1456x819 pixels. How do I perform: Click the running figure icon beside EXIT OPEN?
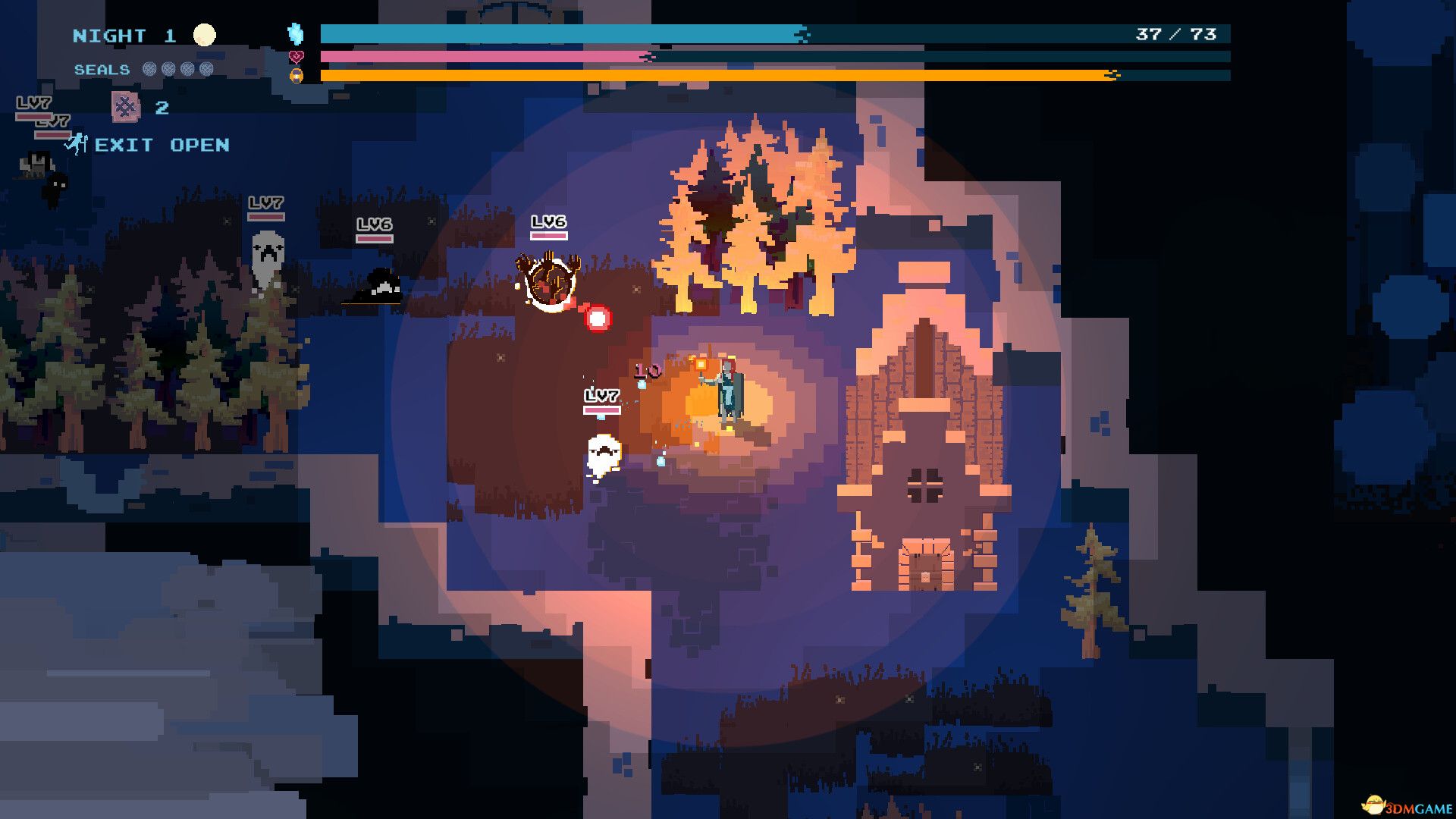[76, 145]
